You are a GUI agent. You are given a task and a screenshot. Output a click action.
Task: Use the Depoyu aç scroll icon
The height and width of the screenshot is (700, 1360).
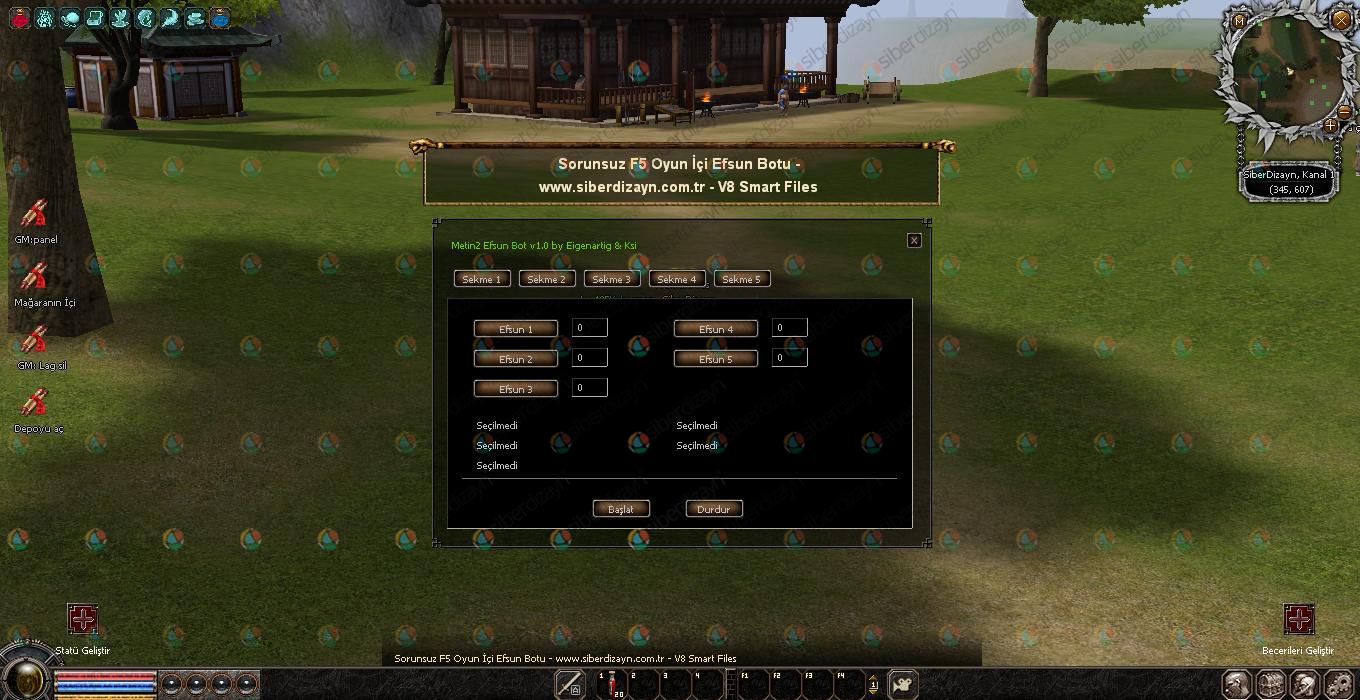click(35, 404)
